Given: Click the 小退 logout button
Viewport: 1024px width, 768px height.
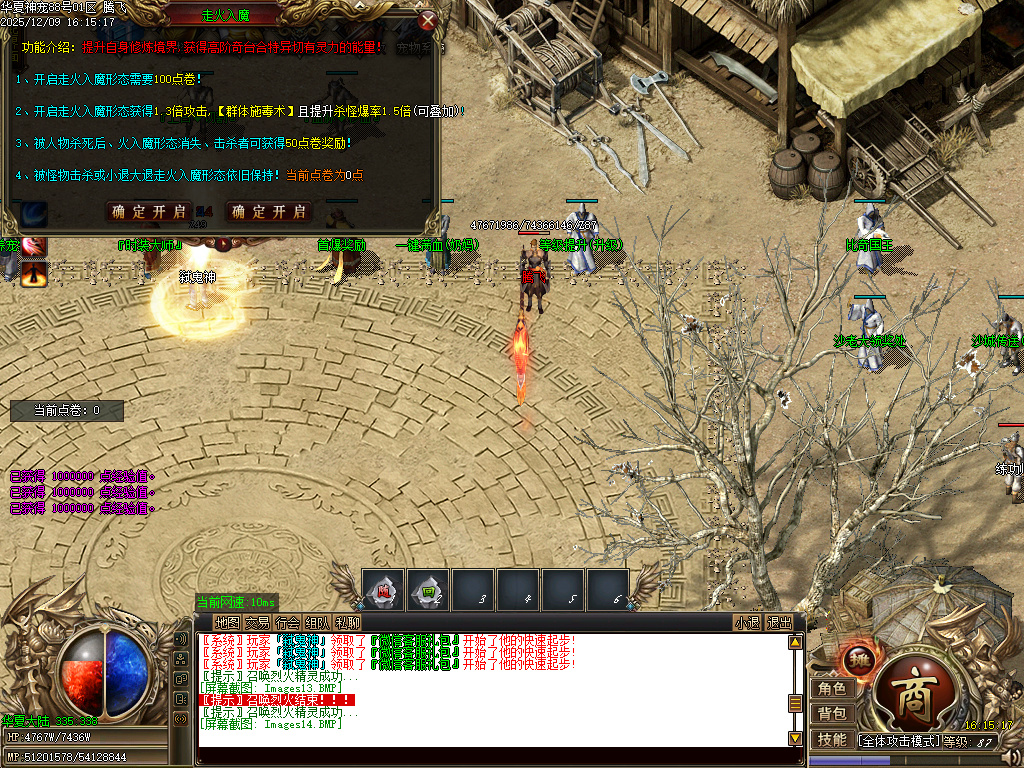Looking at the screenshot, I should coord(747,623).
